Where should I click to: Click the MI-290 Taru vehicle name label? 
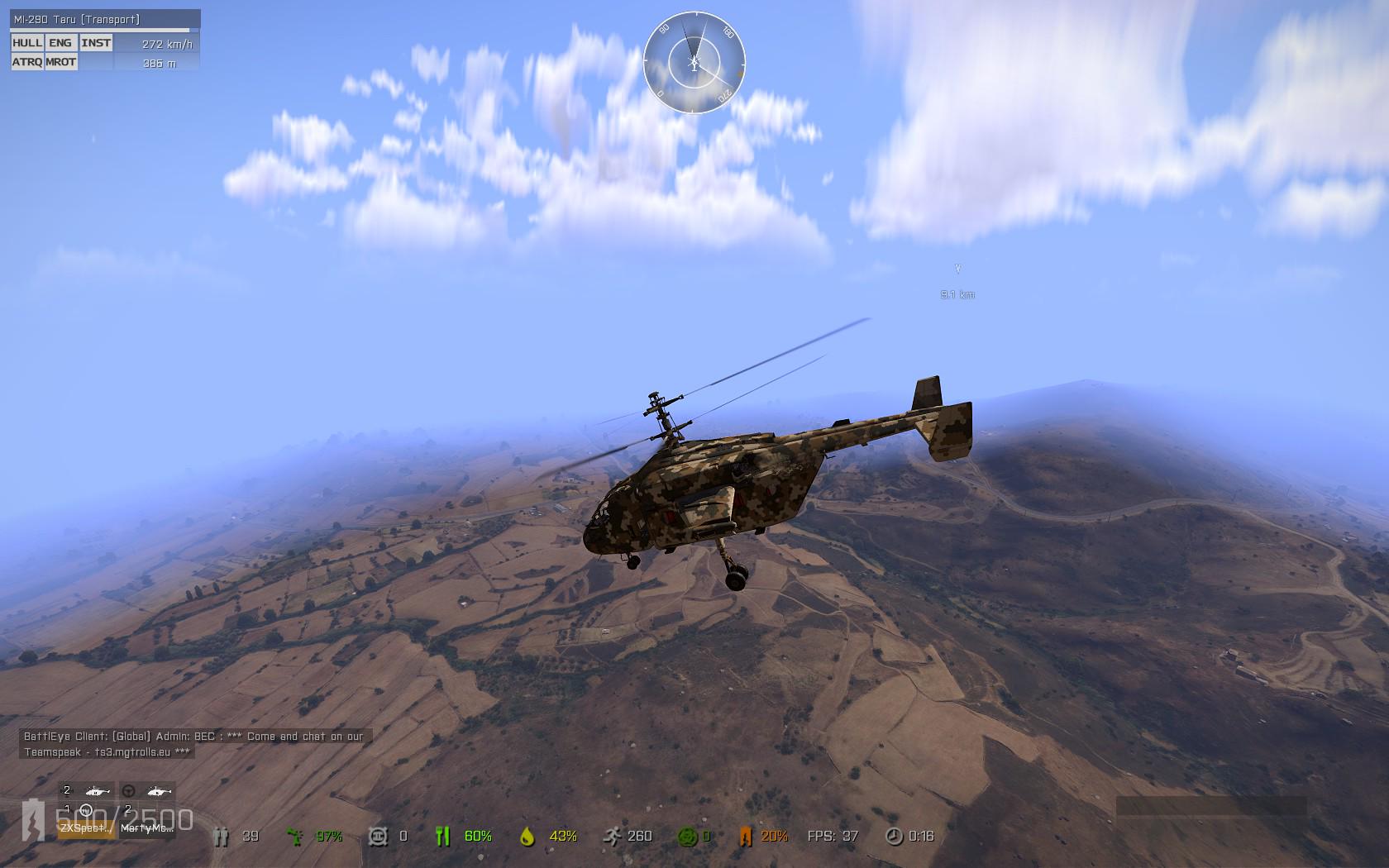click(77, 19)
